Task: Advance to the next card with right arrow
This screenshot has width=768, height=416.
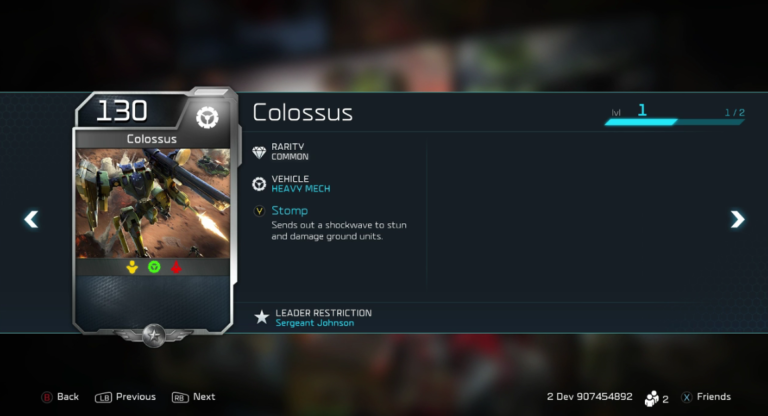Action: (x=737, y=219)
